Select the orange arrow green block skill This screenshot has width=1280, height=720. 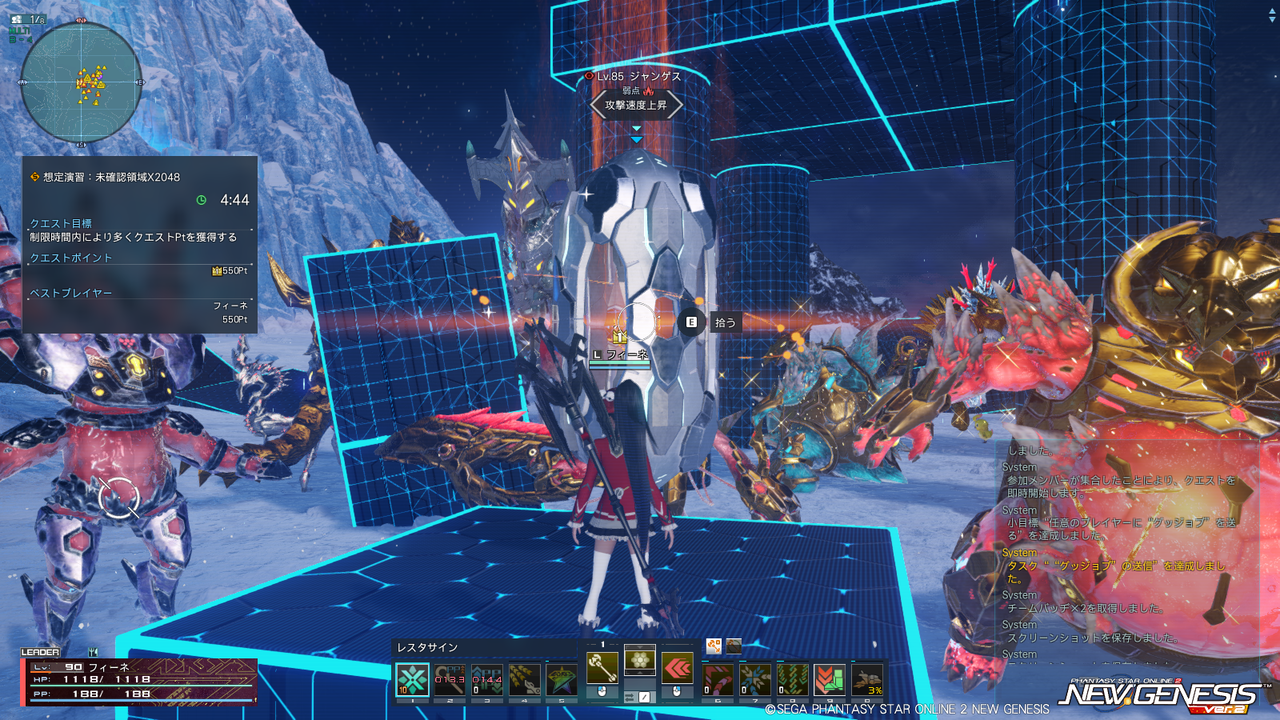click(829, 680)
